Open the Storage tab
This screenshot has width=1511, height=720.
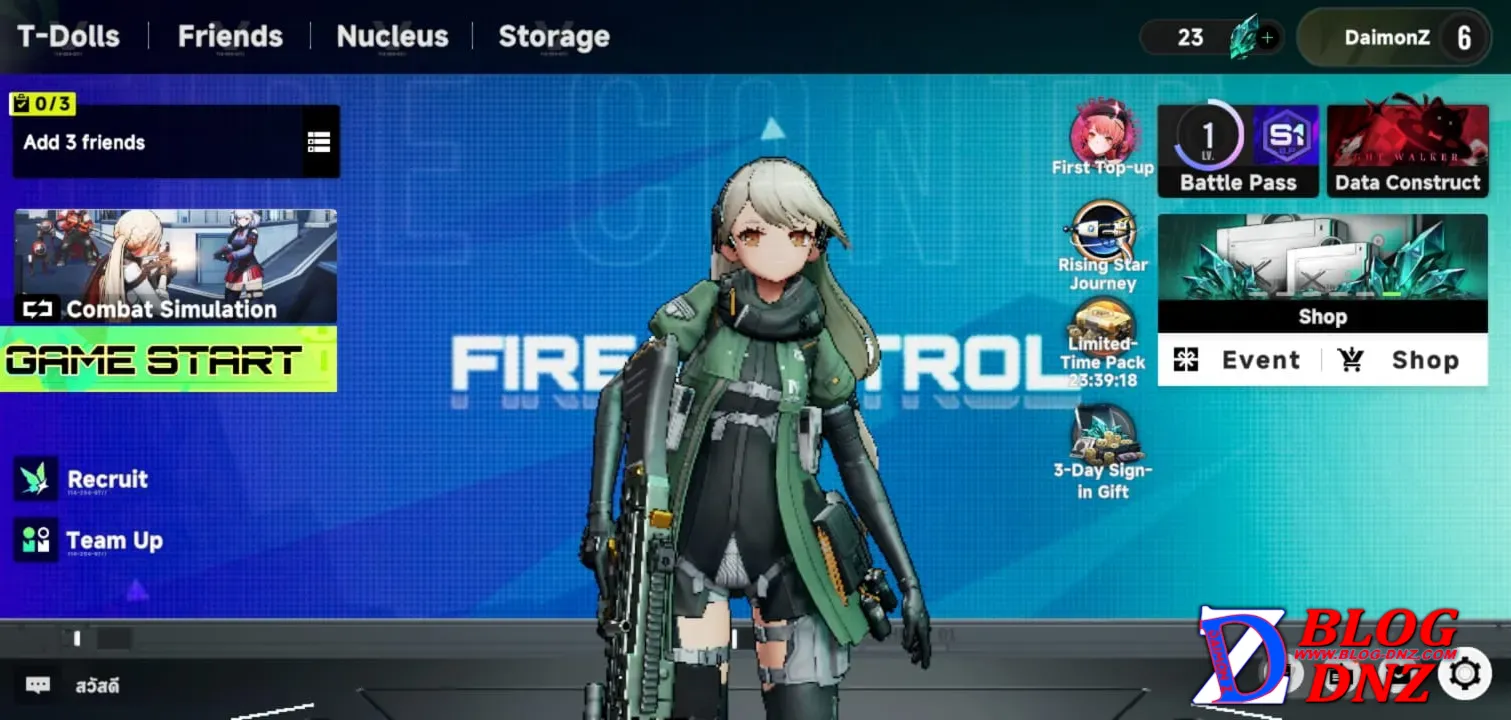(554, 37)
